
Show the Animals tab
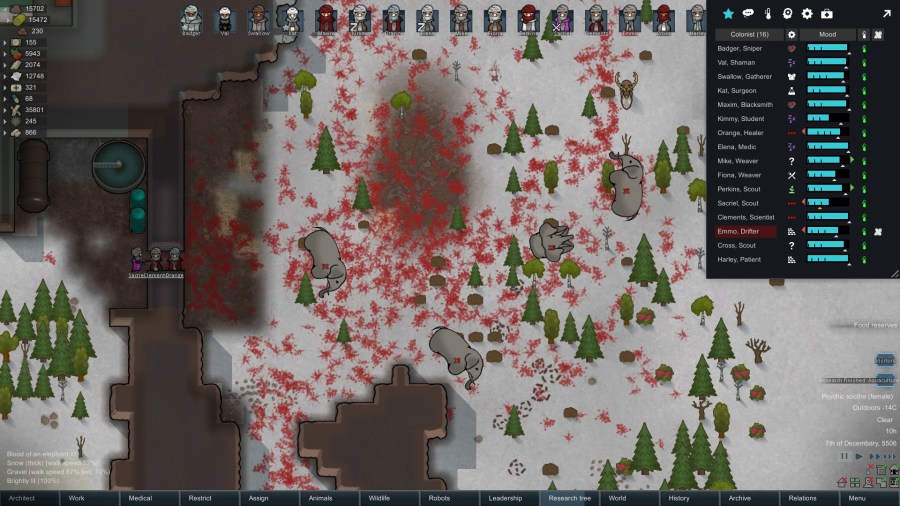tap(320, 497)
